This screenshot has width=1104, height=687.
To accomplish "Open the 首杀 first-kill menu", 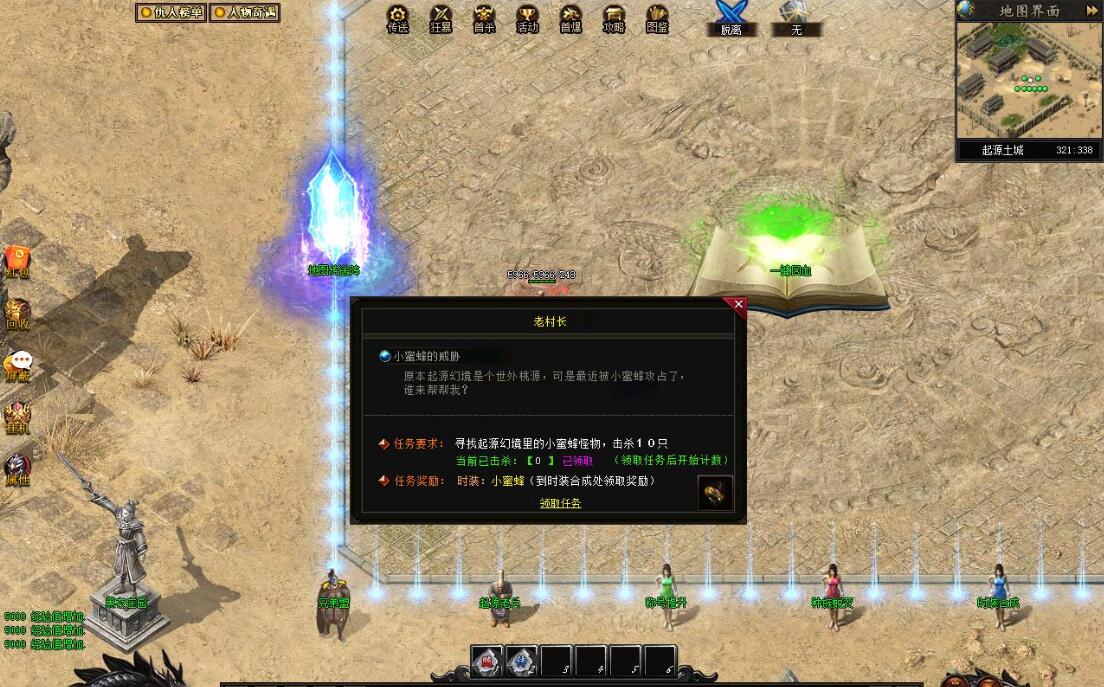I will [484, 18].
